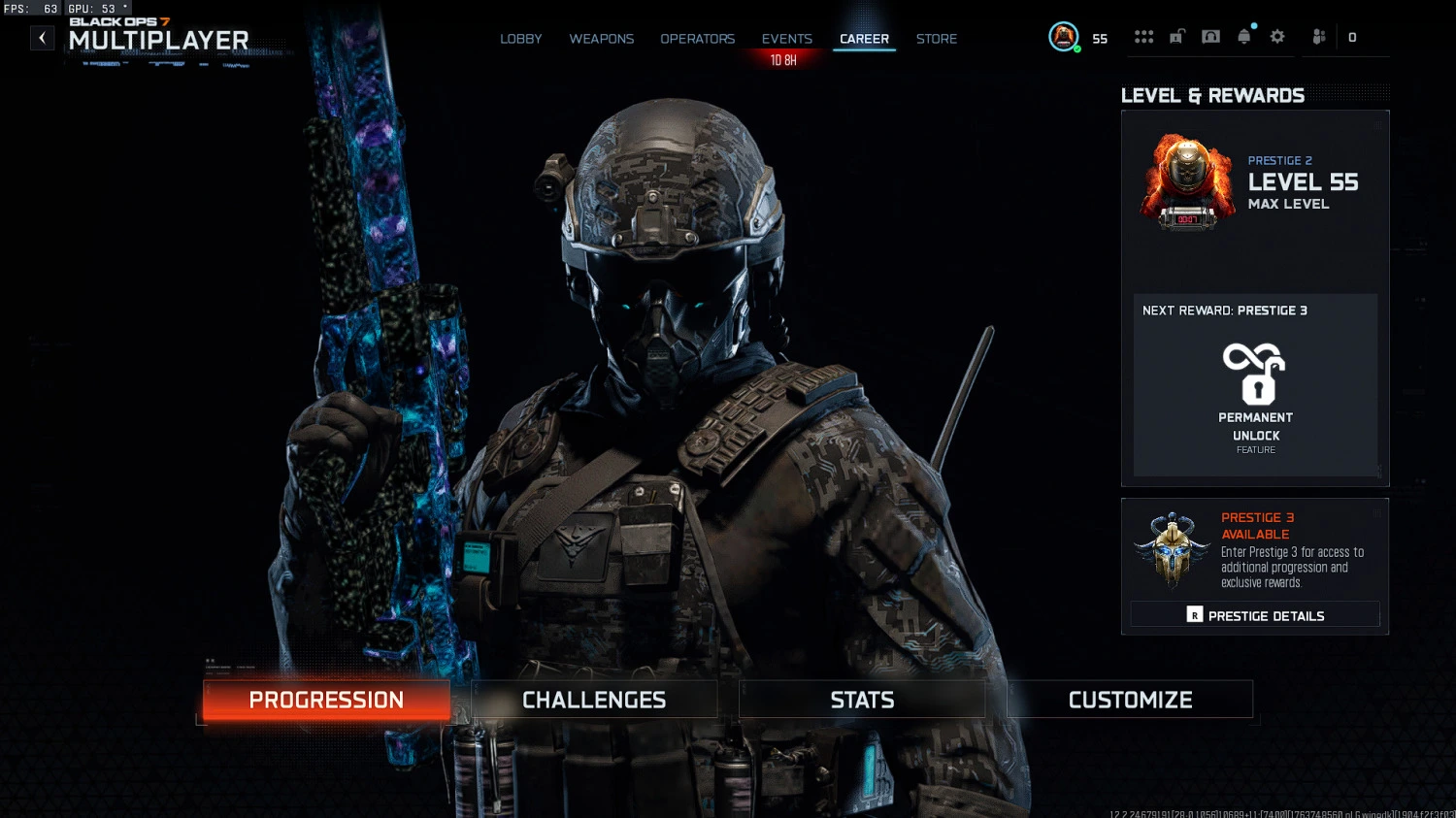The height and width of the screenshot is (818, 1456).
Task: Open the apps grid icon
Action: [1143, 36]
